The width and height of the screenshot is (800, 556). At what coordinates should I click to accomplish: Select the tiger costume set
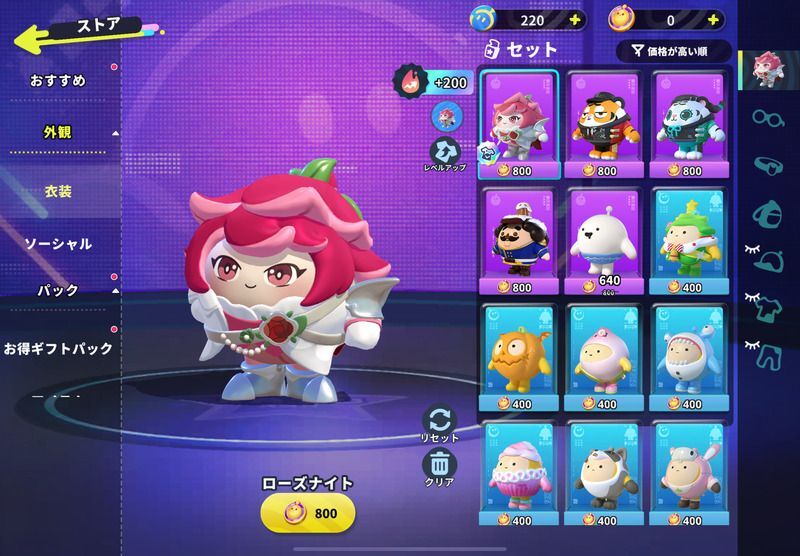click(x=605, y=120)
